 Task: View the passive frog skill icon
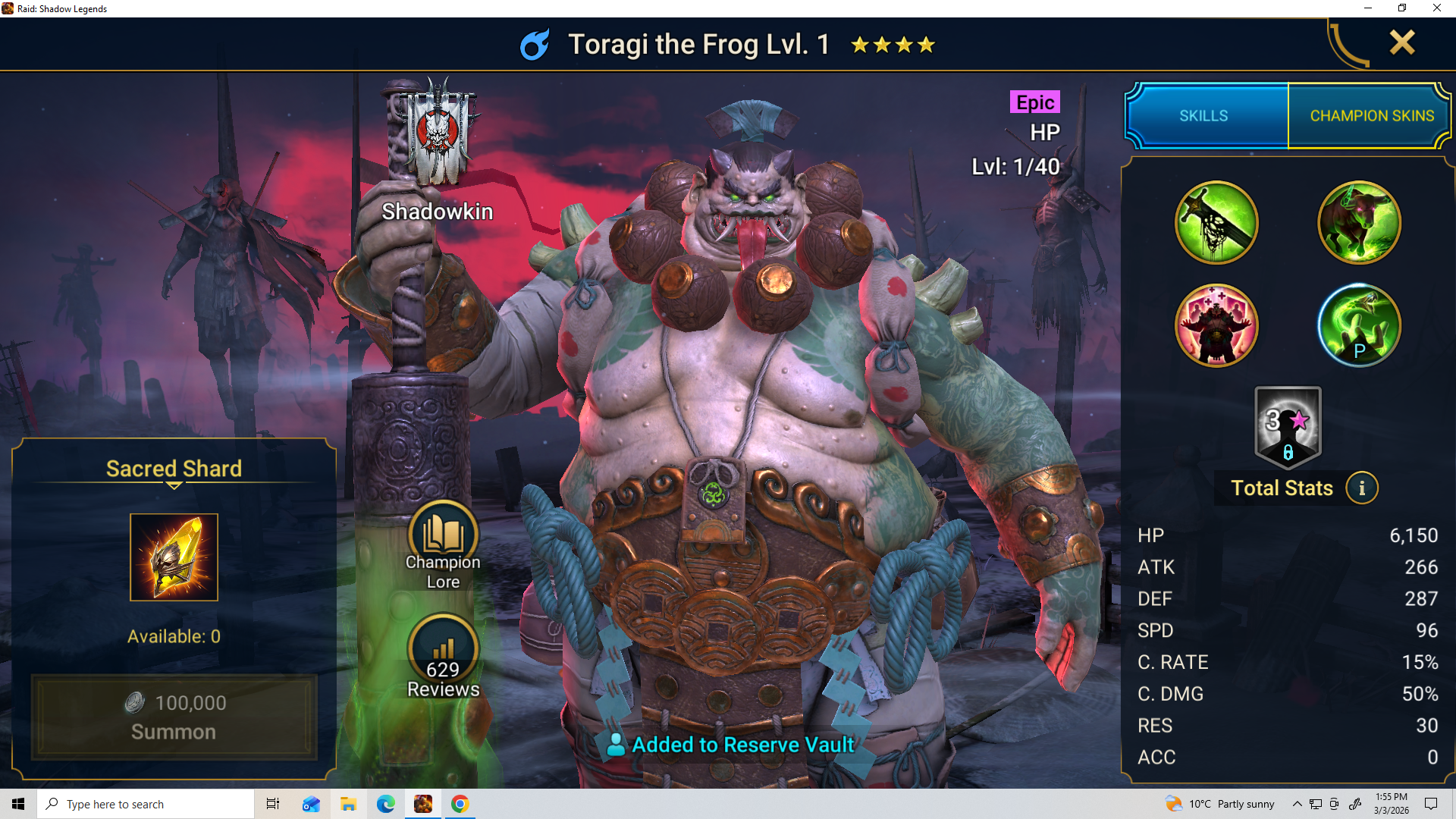click(x=1358, y=326)
